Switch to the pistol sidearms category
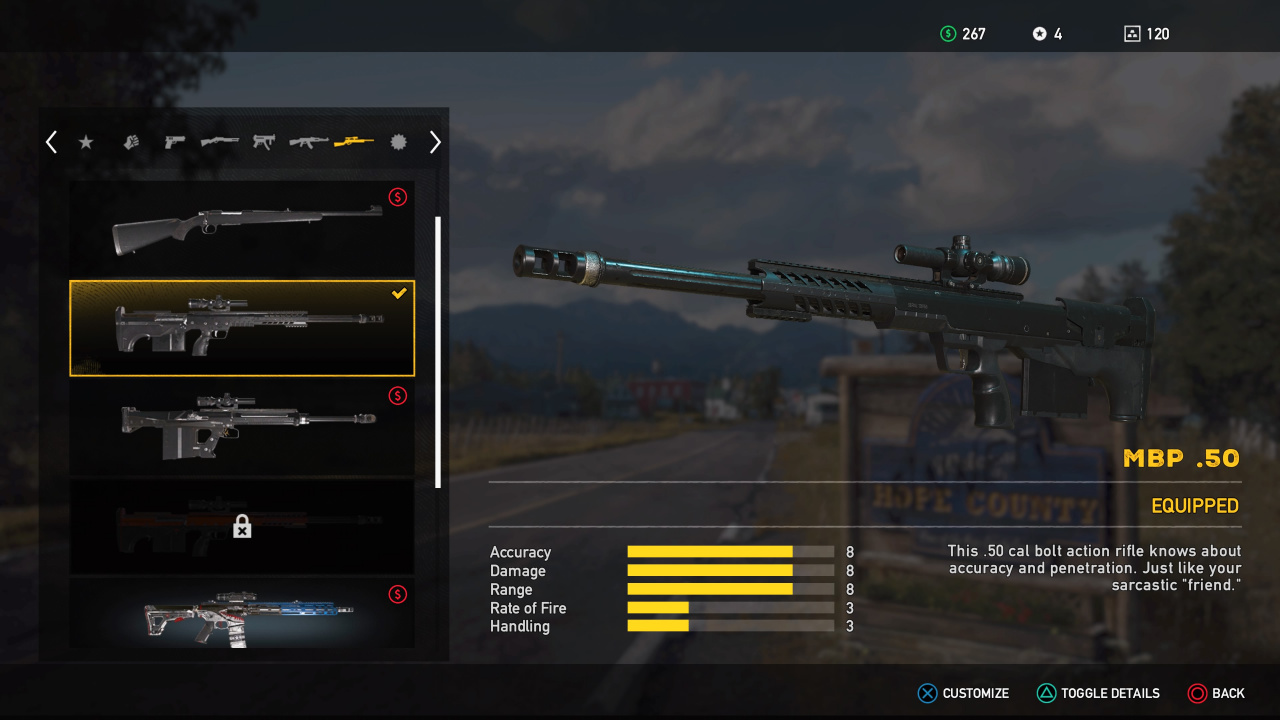The height and width of the screenshot is (720, 1280). point(175,142)
